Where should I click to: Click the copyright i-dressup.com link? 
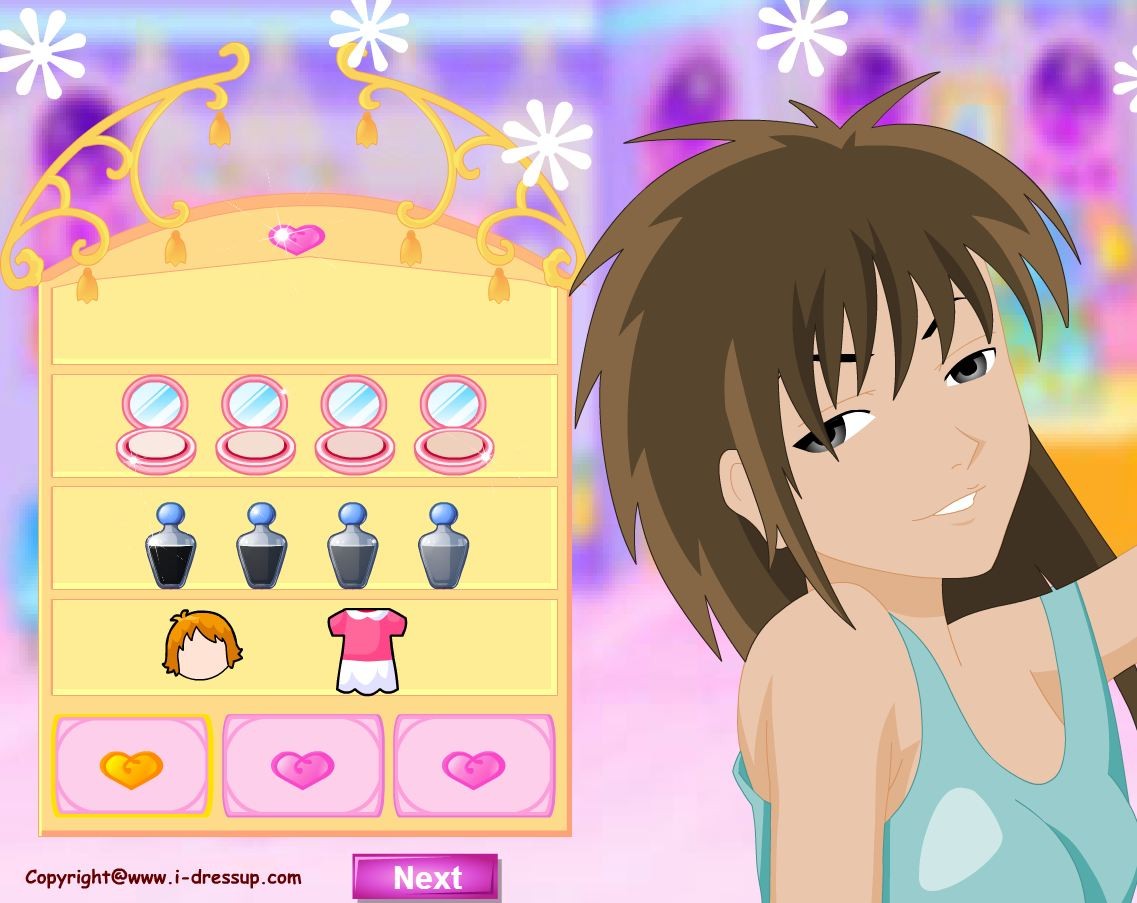163,877
